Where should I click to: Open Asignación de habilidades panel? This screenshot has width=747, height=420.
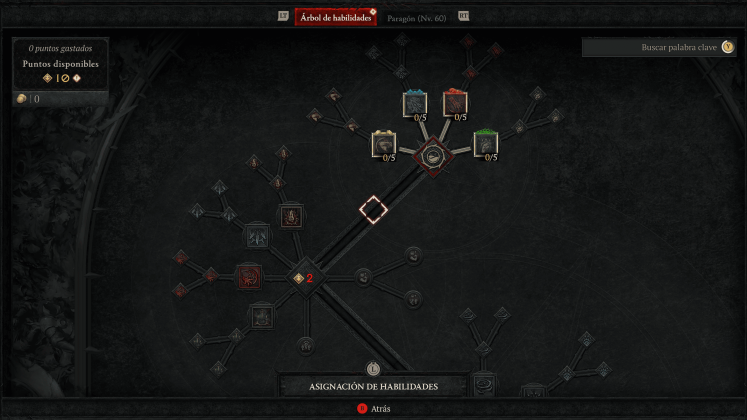click(373, 386)
